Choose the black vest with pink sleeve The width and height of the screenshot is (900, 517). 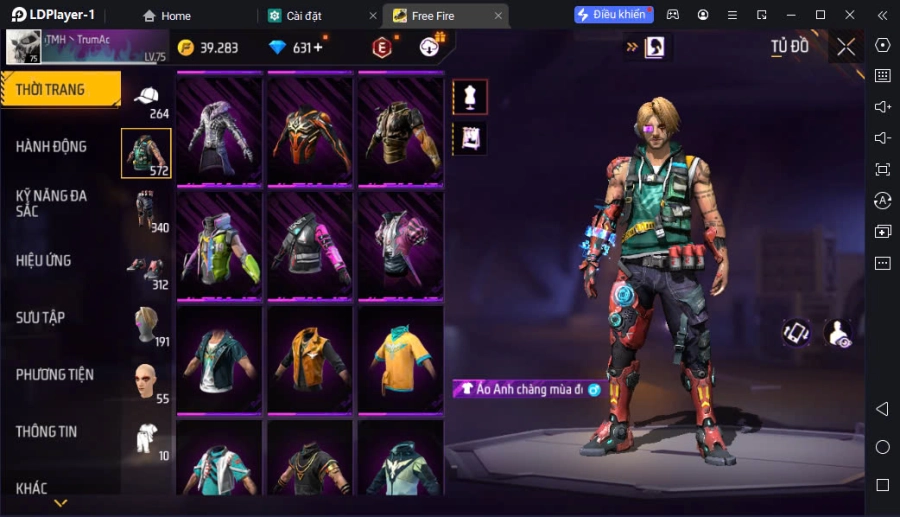coord(310,245)
